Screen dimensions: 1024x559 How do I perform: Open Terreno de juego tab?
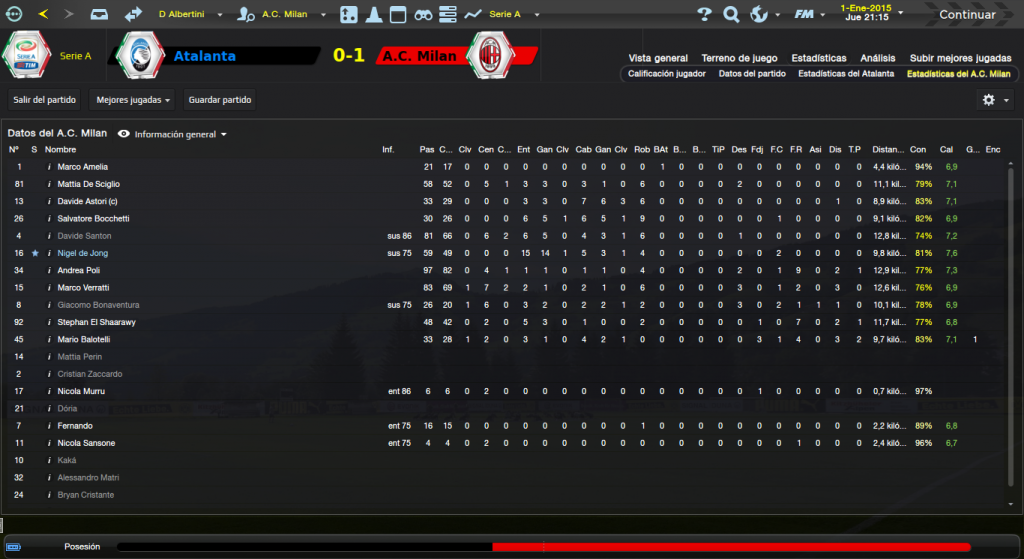click(740, 58)
